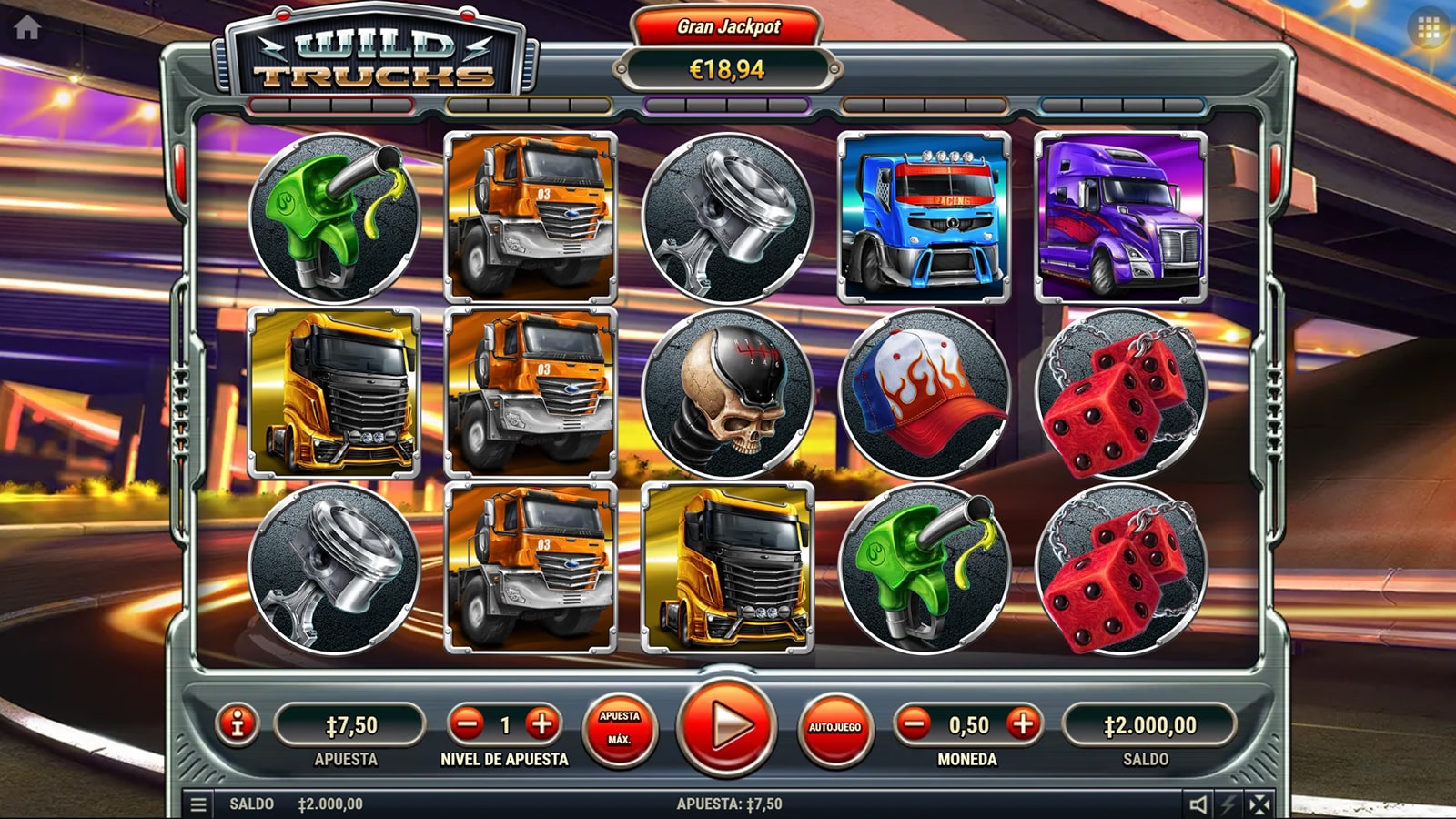This screenshot has width=1456, height=819.
Task: Decrease the Nivel de Apuesta
Action: (468, 724)
